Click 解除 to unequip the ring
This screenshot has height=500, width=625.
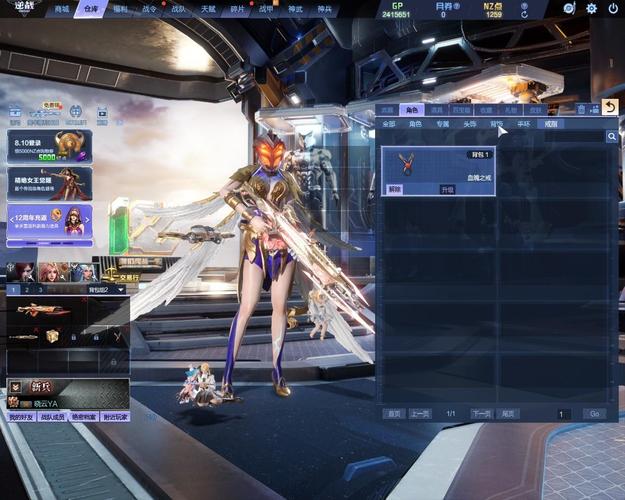pyautogui.click(x=395, y=189)
